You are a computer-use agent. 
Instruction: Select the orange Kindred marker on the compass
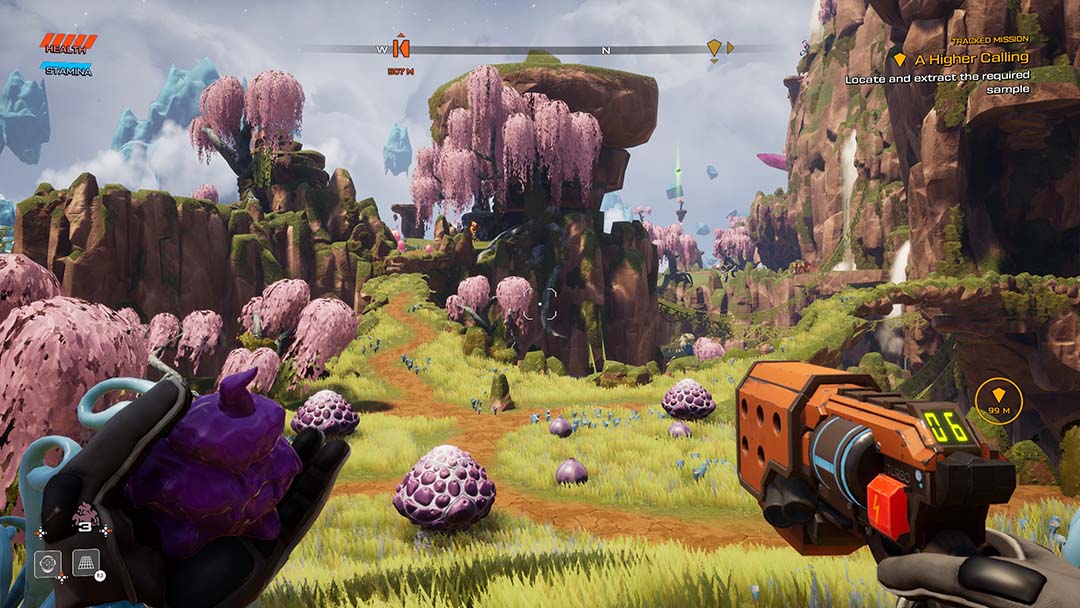tap(401, 47)
